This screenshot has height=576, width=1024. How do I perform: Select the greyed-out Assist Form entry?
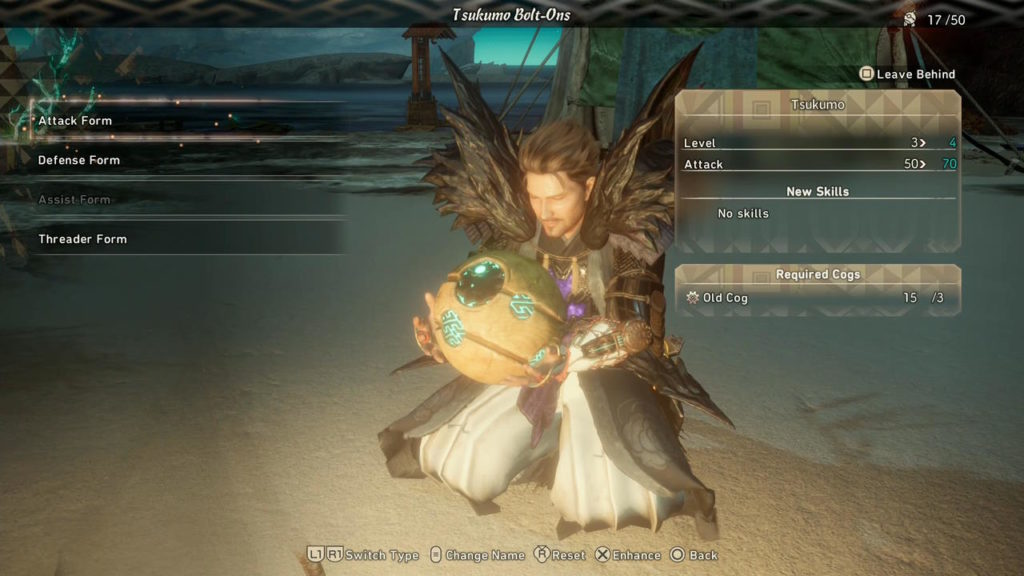pos(75,199)
